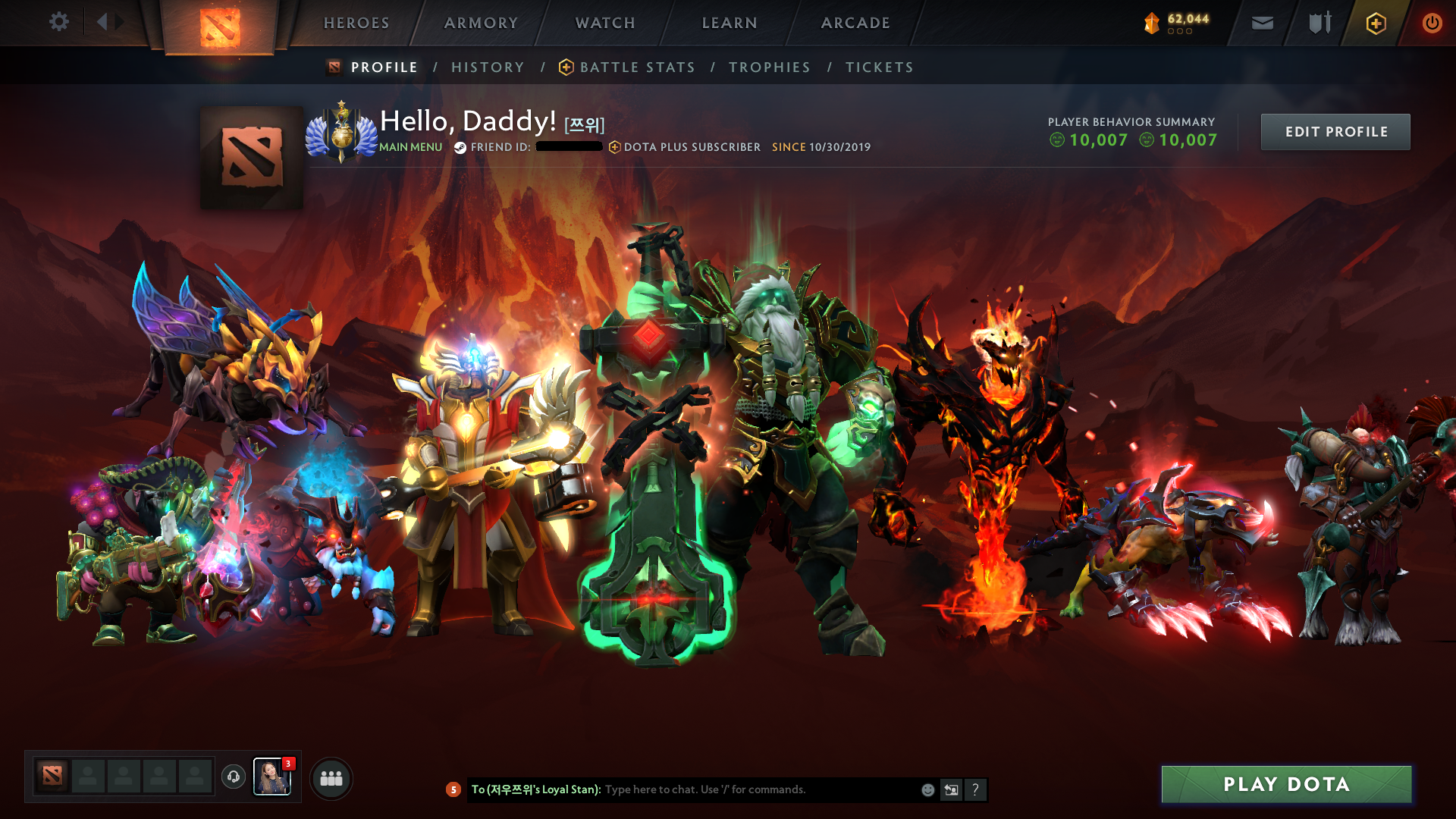1456x819 pixels.
Task: Open the emoticon picker in the chat bar
Action: click(x=927, y=789)
